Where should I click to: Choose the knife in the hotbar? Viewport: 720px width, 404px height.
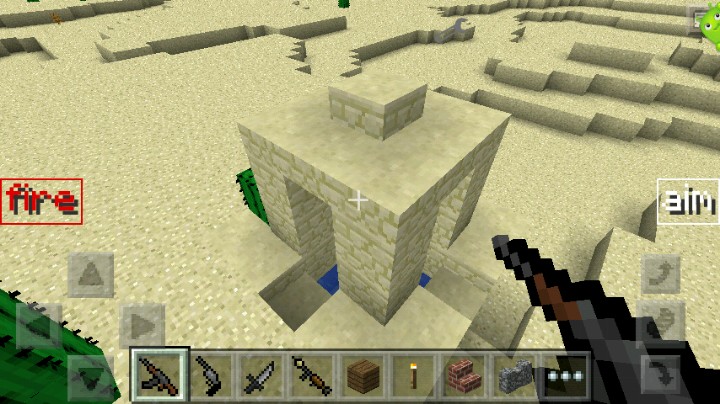point(261,375)
